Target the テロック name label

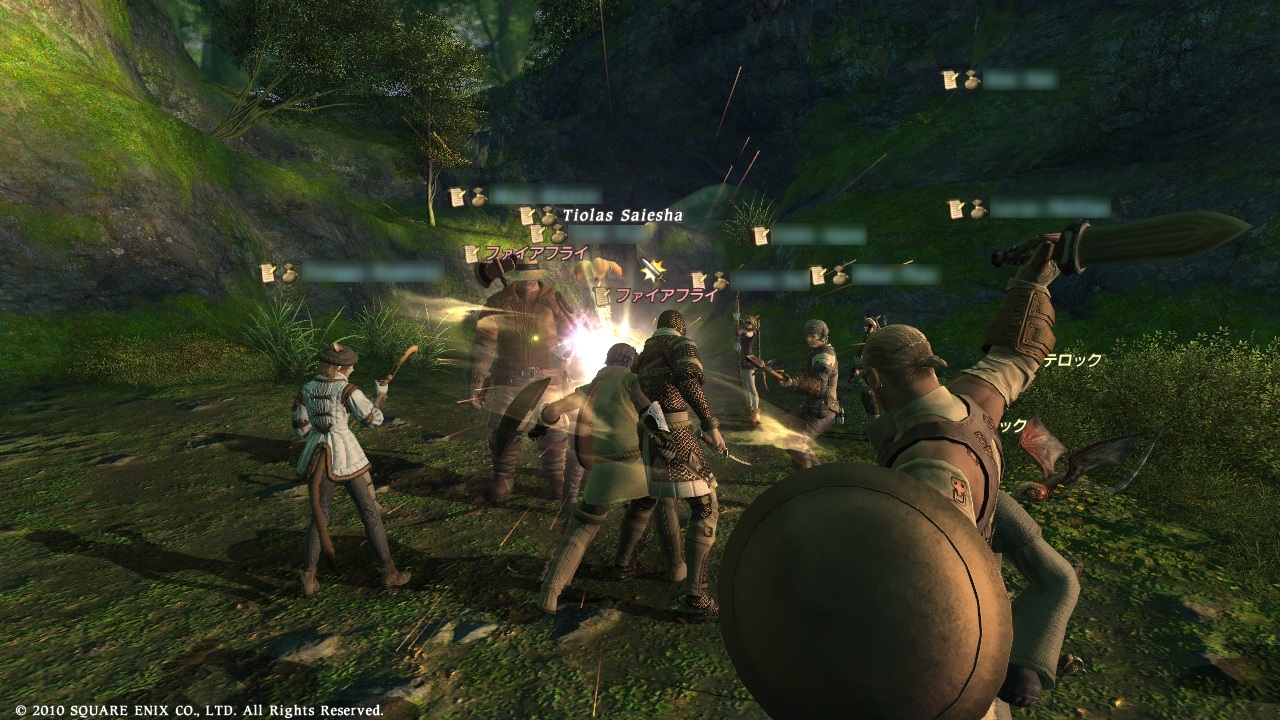(x=1072, y=361)
